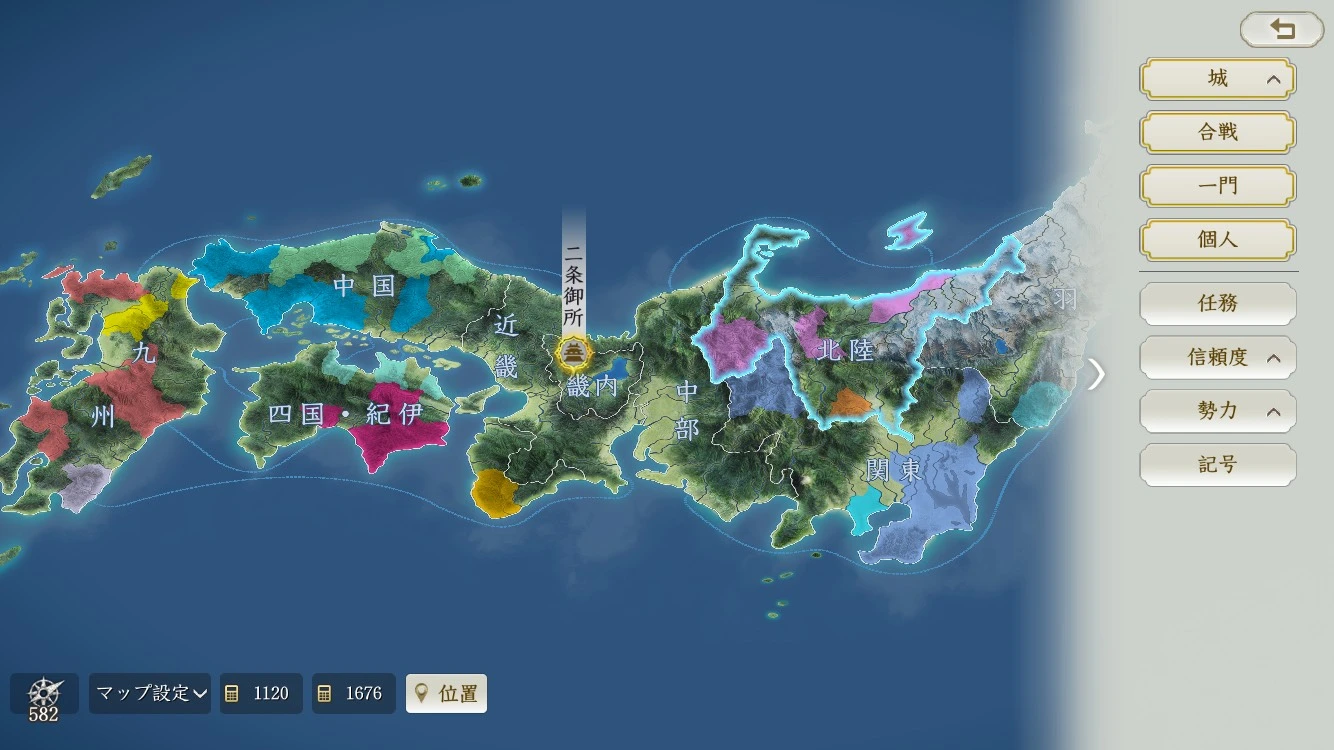Viewport: 1334px width, 750px height.
Task: Expand the 城 castle filter
Action: (x=1217, y=79)
